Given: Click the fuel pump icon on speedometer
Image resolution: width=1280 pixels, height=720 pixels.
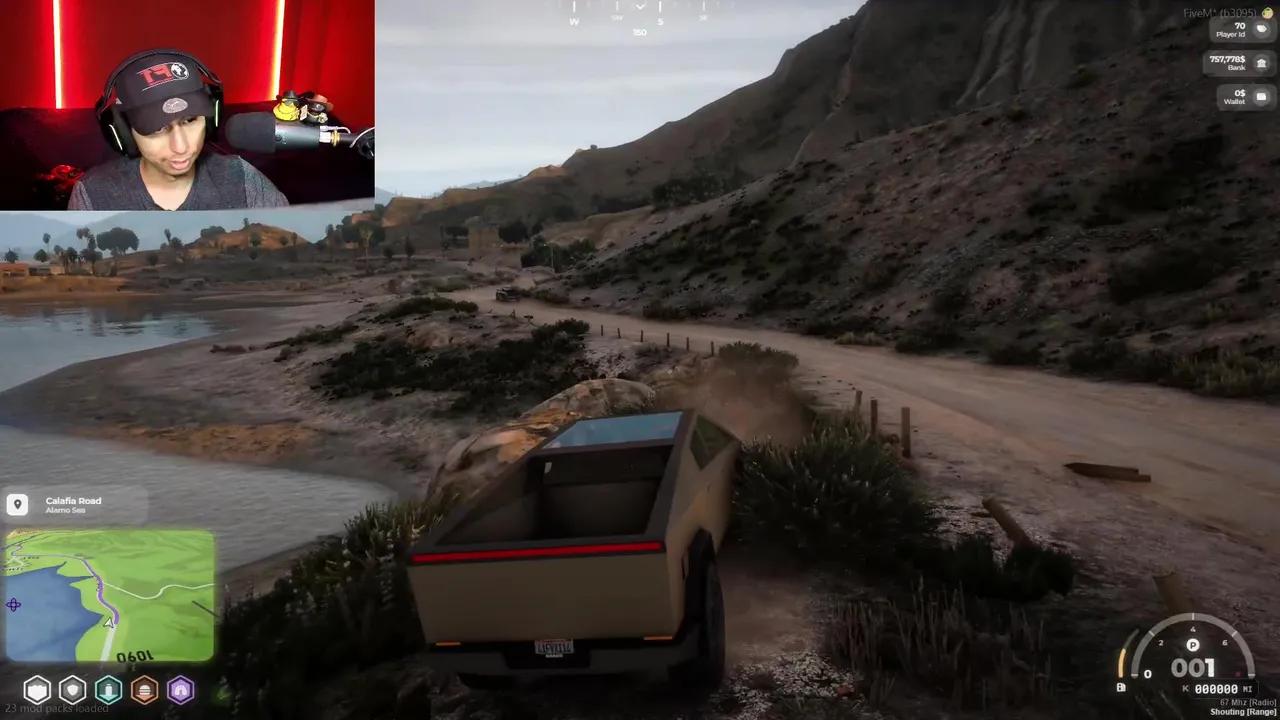Looking at the screenshot, I should click(1121, 687).
